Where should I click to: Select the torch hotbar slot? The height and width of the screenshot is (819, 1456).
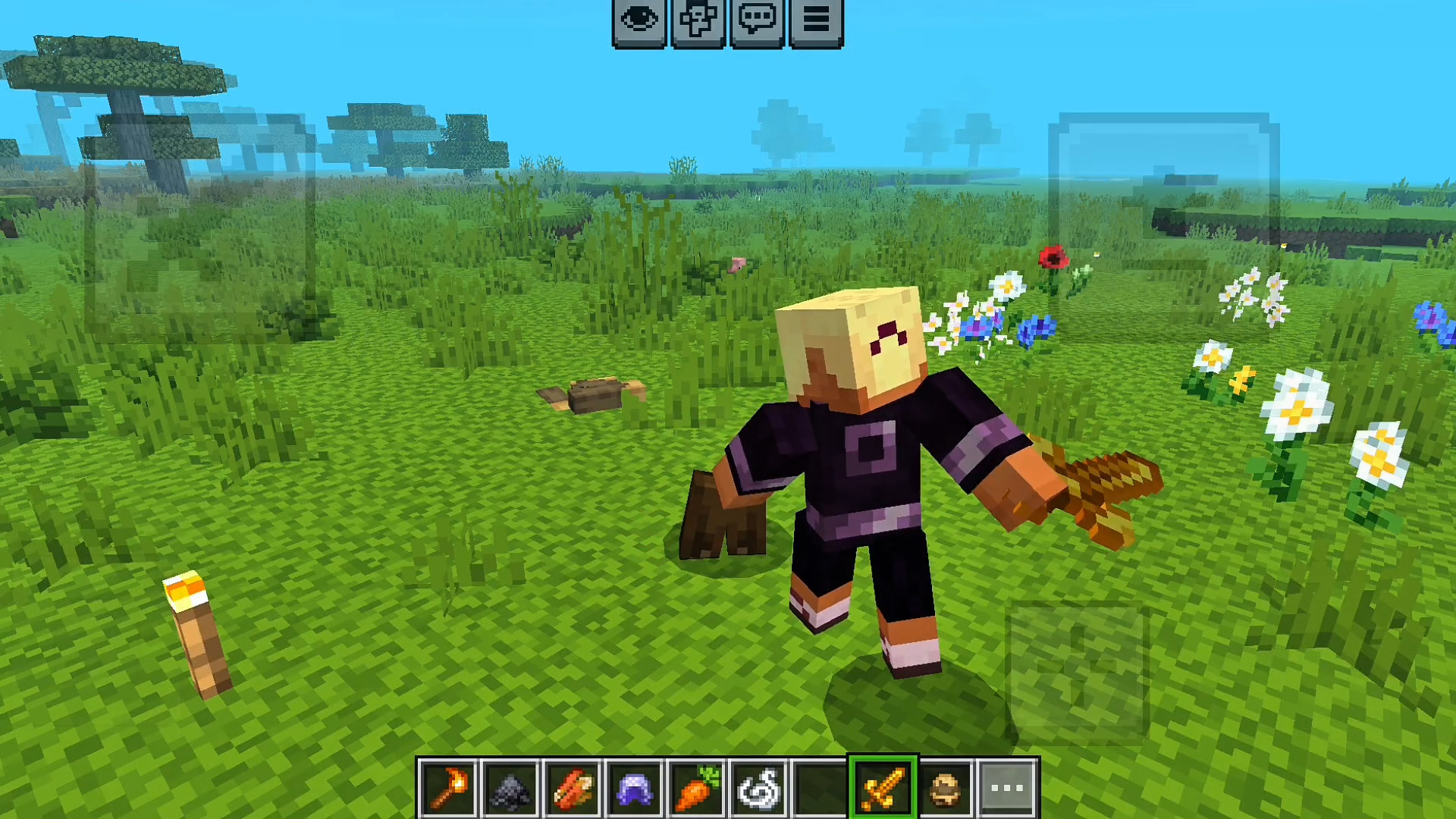(447, 788)
